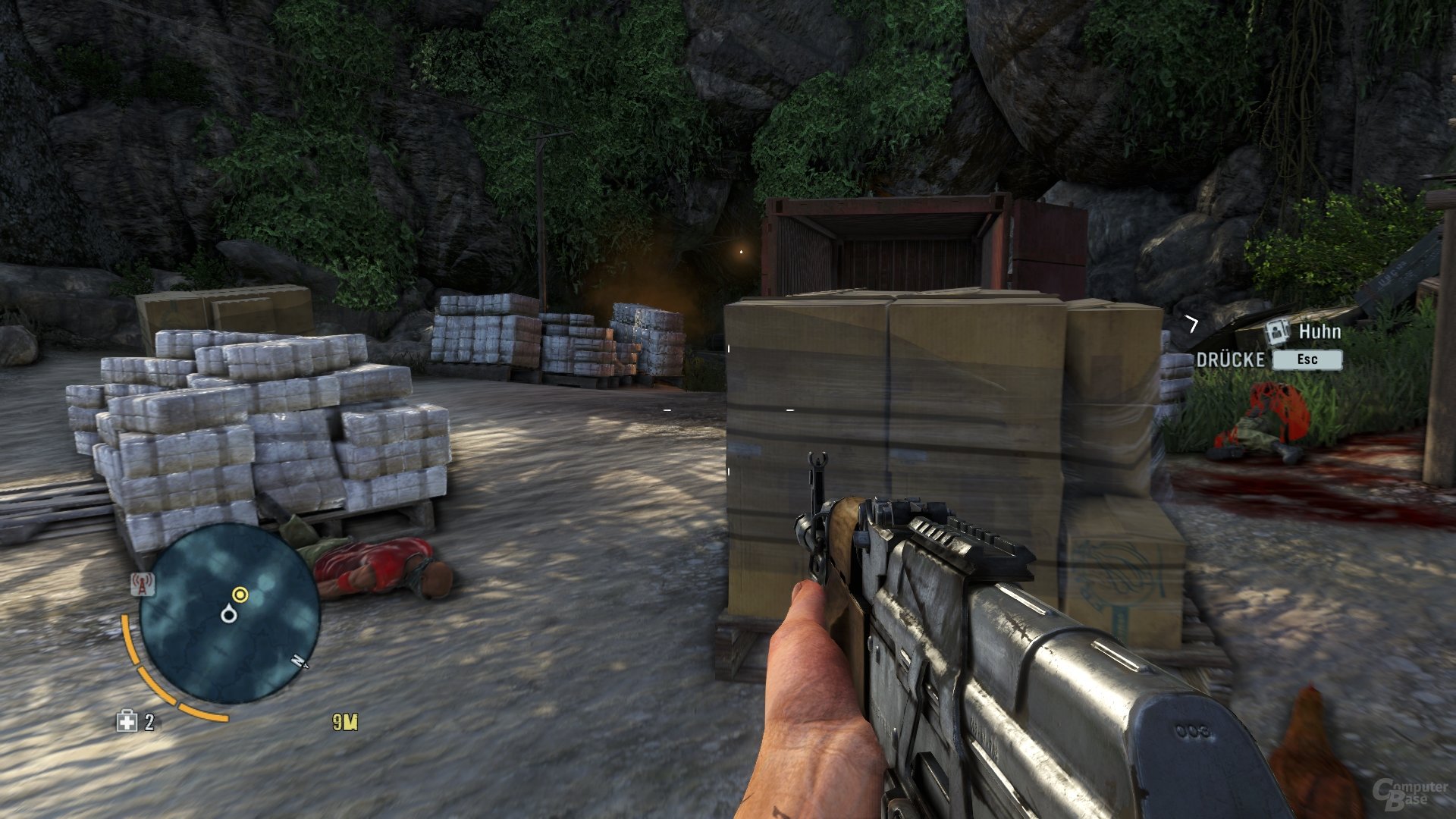Click the Huhn loot bag icon
1456x819 pixels.
(1276, 331)
